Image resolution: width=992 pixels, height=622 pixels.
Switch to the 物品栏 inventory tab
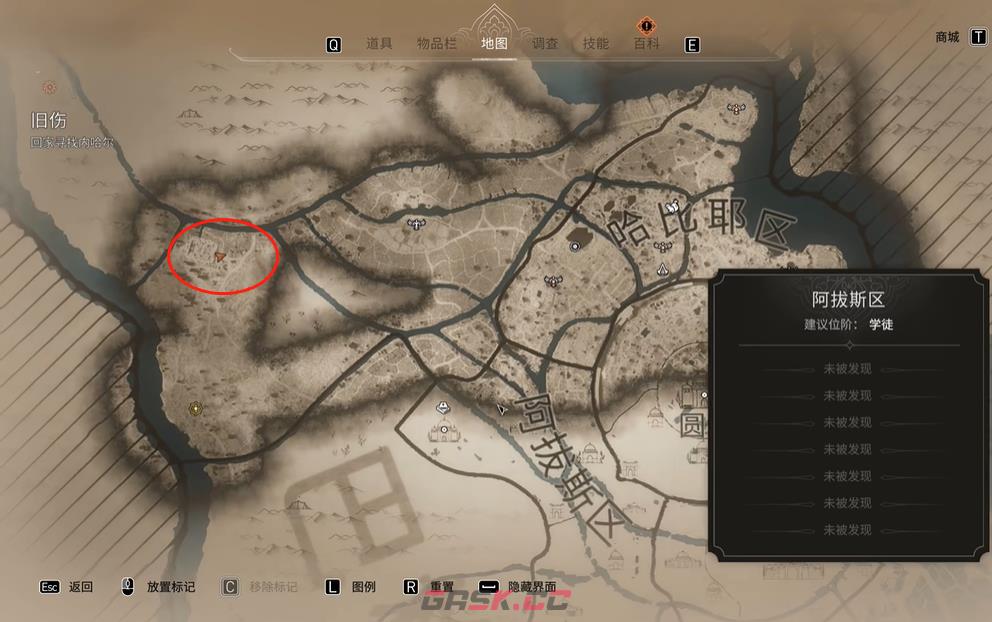pos(436,44)
